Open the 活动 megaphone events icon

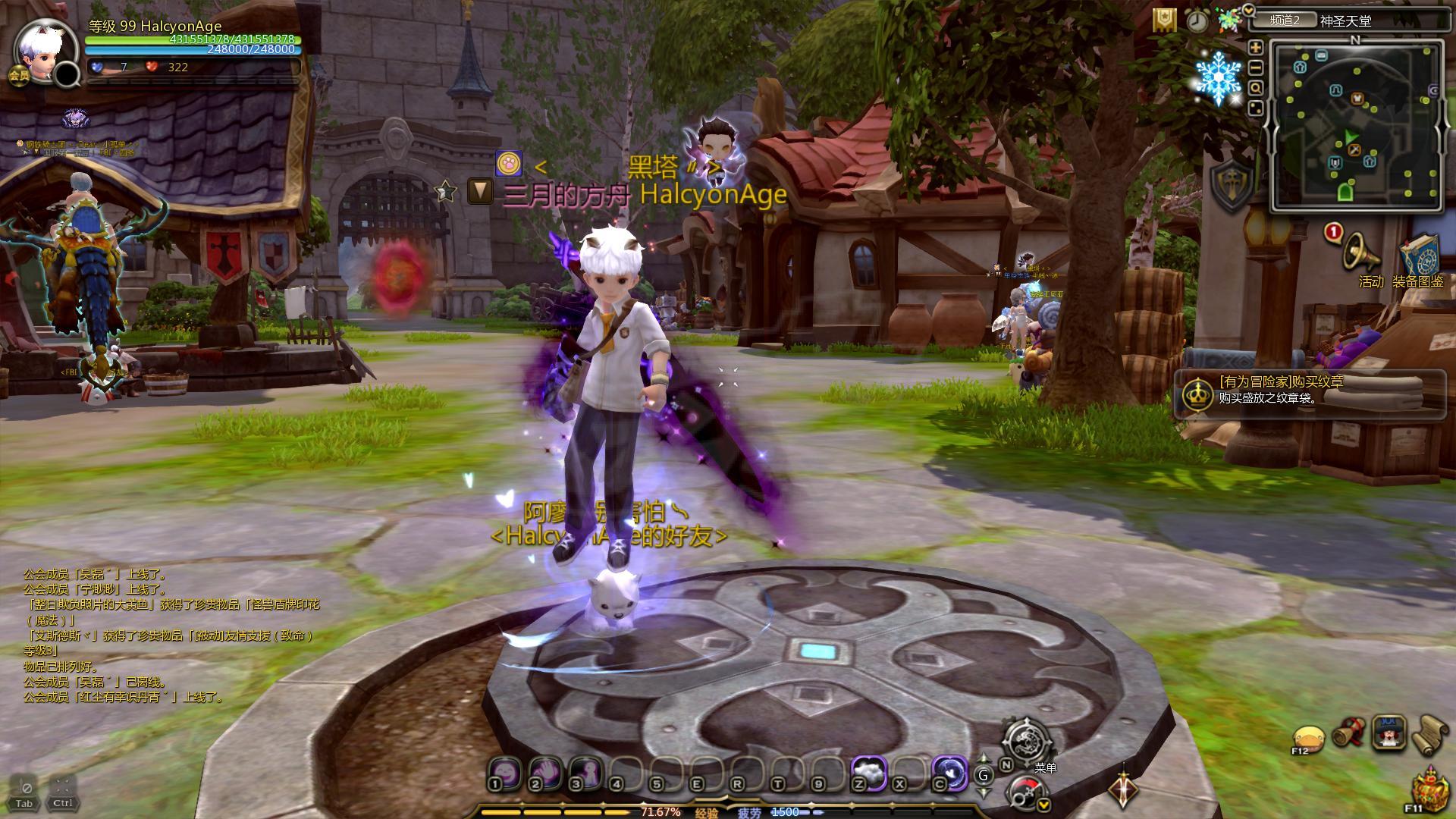[1362, 253]
